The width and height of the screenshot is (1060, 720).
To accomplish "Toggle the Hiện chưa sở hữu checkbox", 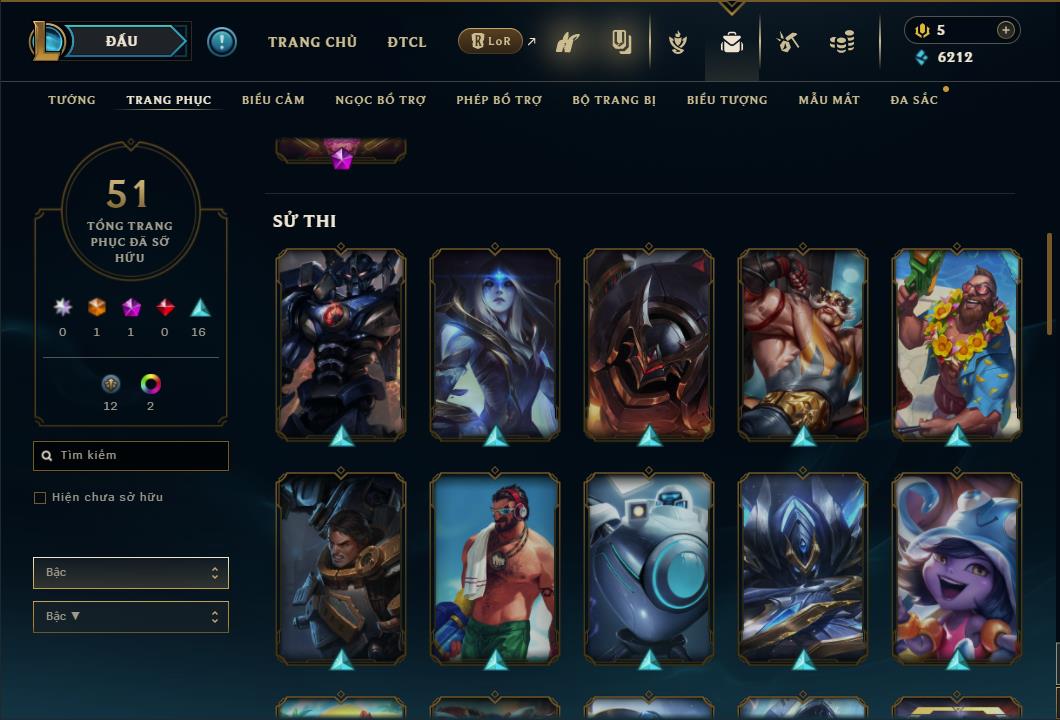I will coord(40,498).
